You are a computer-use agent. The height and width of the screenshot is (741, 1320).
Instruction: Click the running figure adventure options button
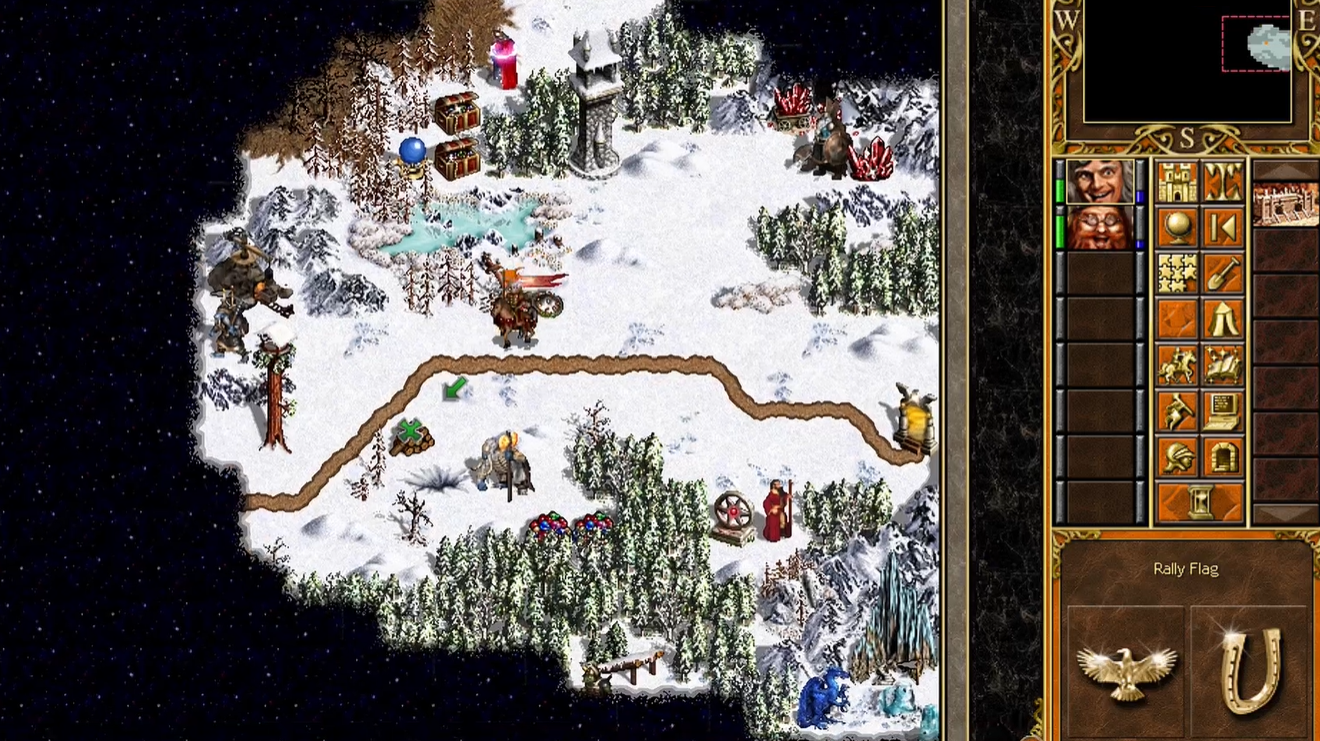pyautogui.click(x=1177, y=411)
